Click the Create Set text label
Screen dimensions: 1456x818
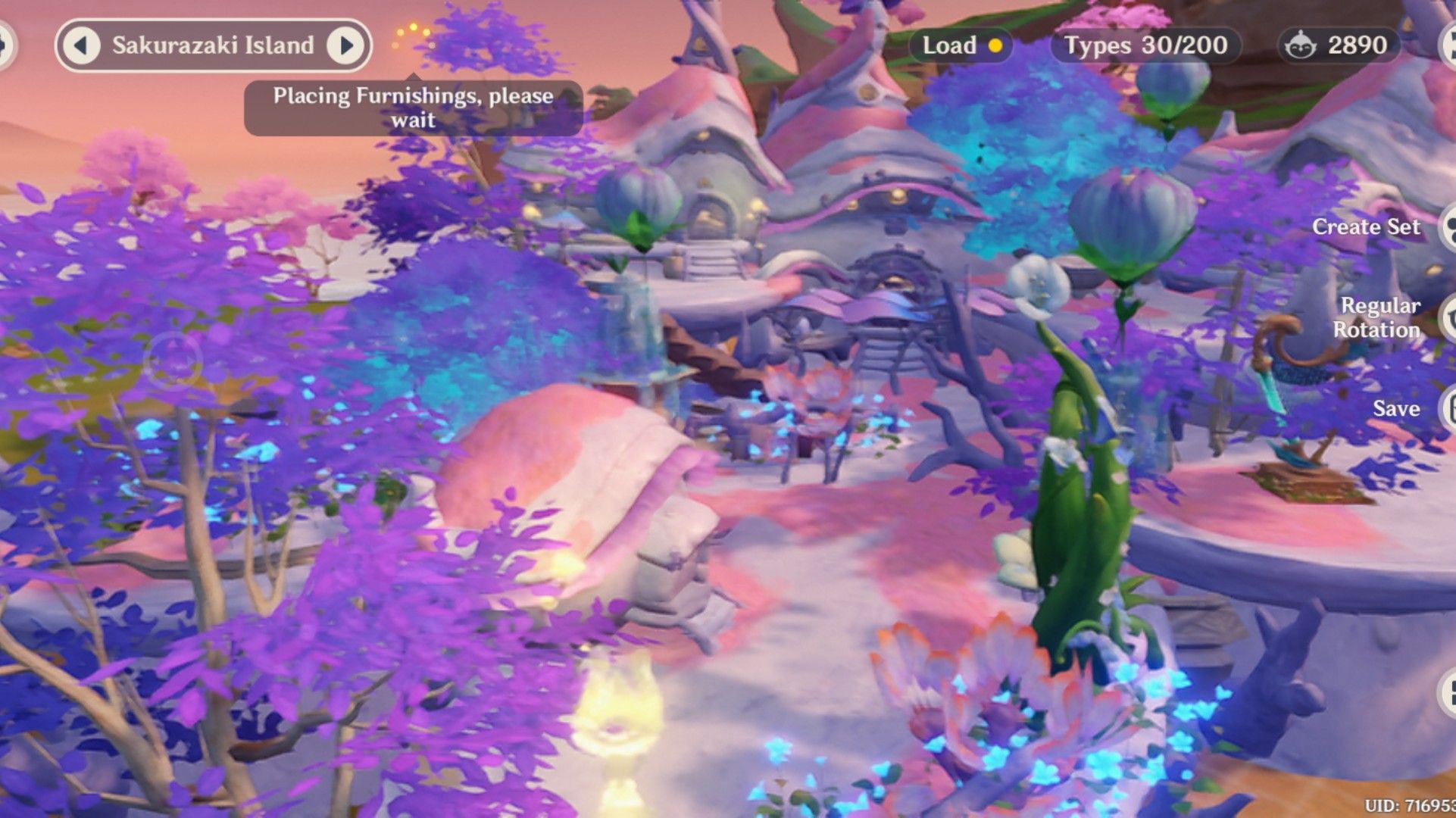pyautogui.click(x=1366, y=226)
